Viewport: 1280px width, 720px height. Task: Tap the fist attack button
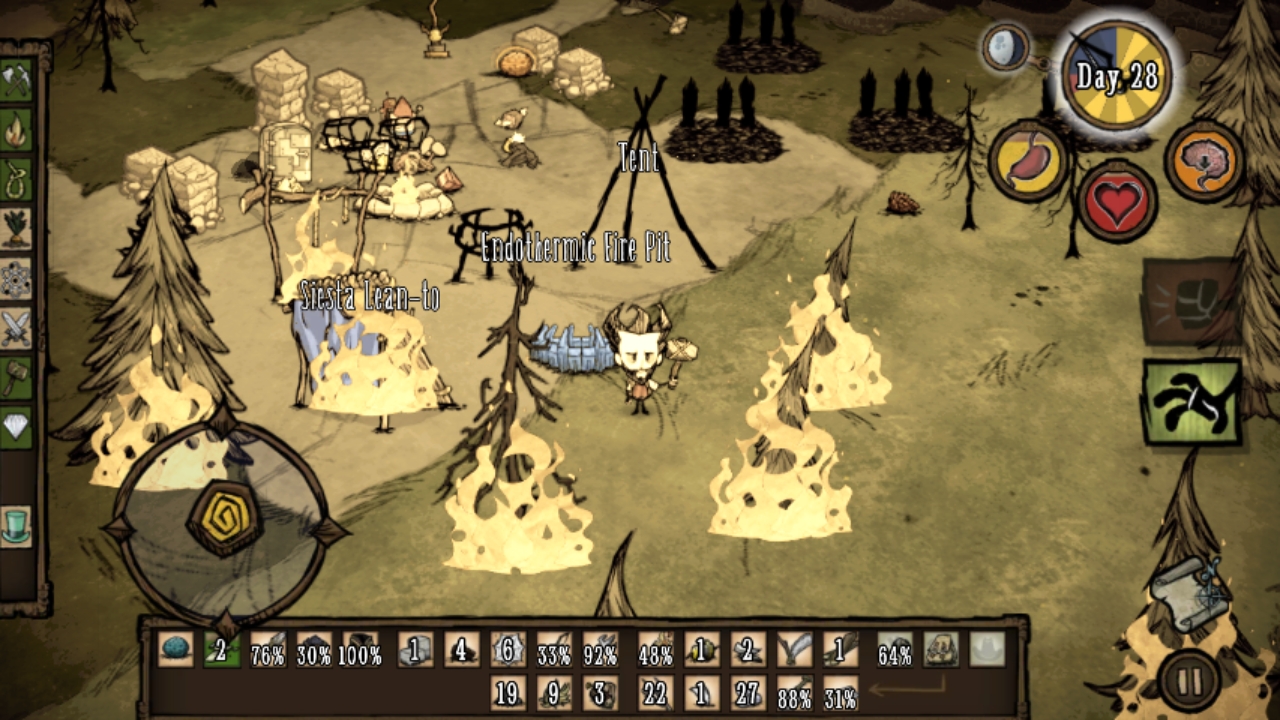click(x=1192, y=301)
